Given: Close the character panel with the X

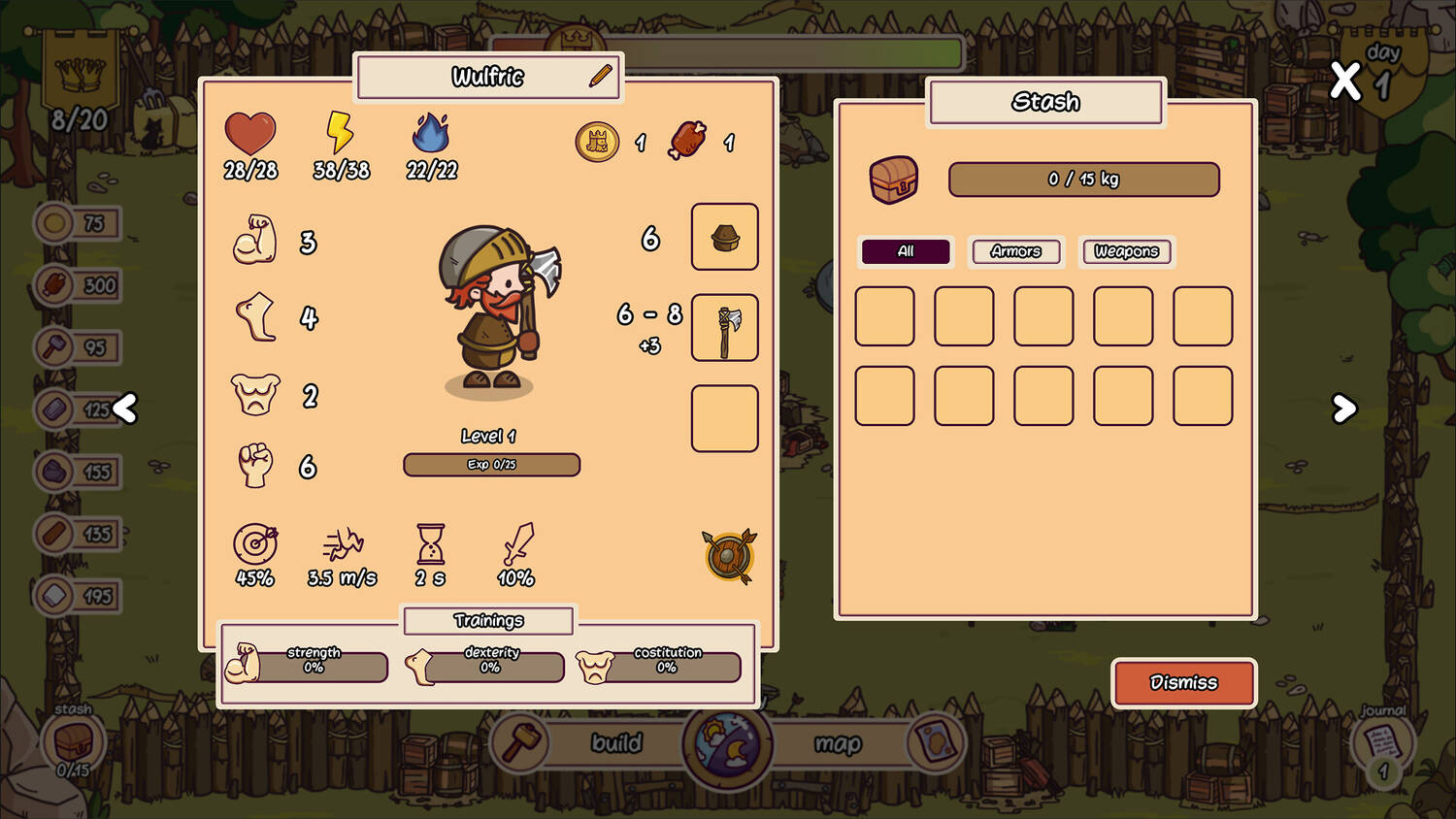Looking at the screenshot, I should click(1345, 81).
